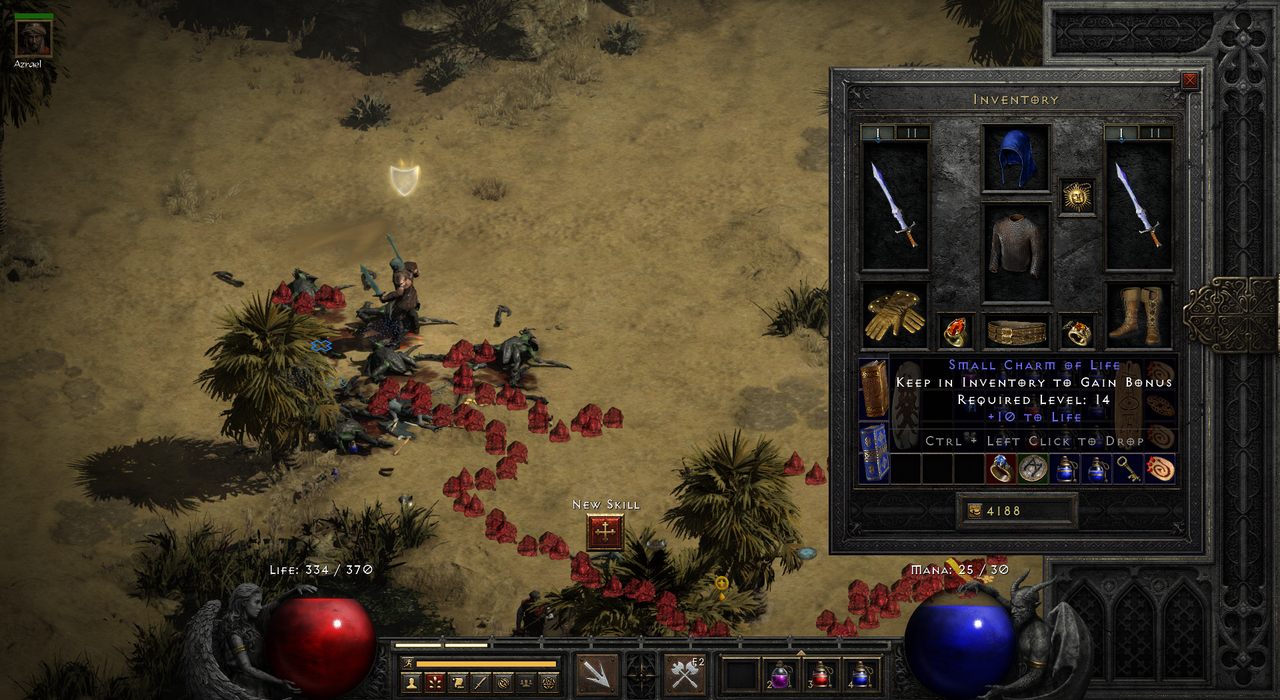Click the New Skill button
1280x700 pixels.
605,532
